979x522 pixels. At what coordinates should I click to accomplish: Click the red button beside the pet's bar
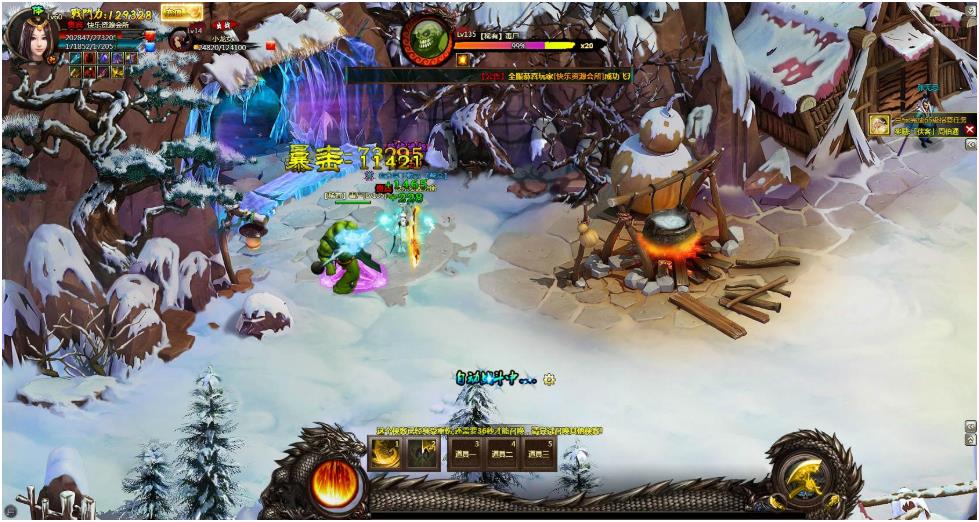tap(268, 45)
